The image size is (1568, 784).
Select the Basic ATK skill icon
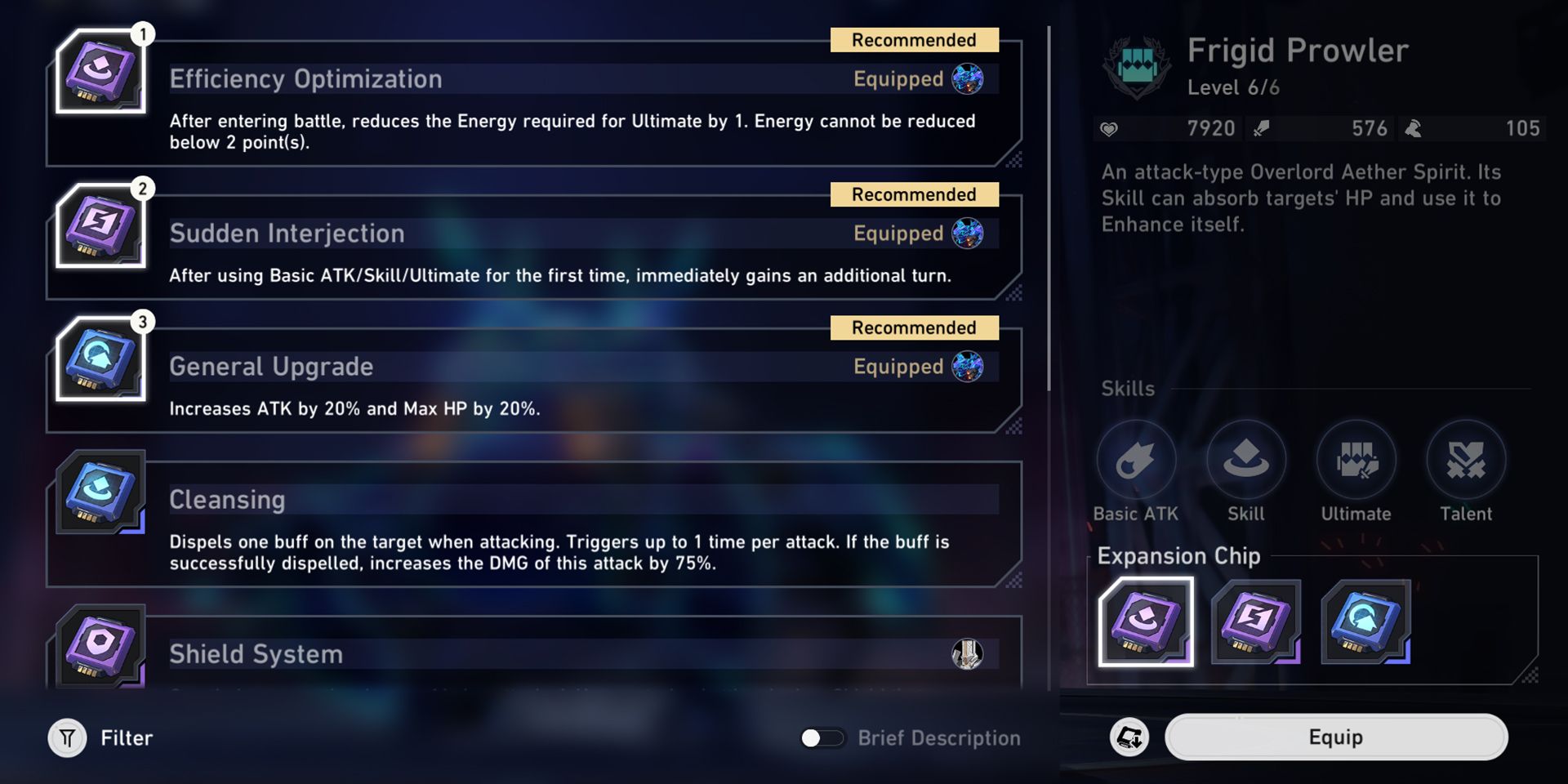1137,459
